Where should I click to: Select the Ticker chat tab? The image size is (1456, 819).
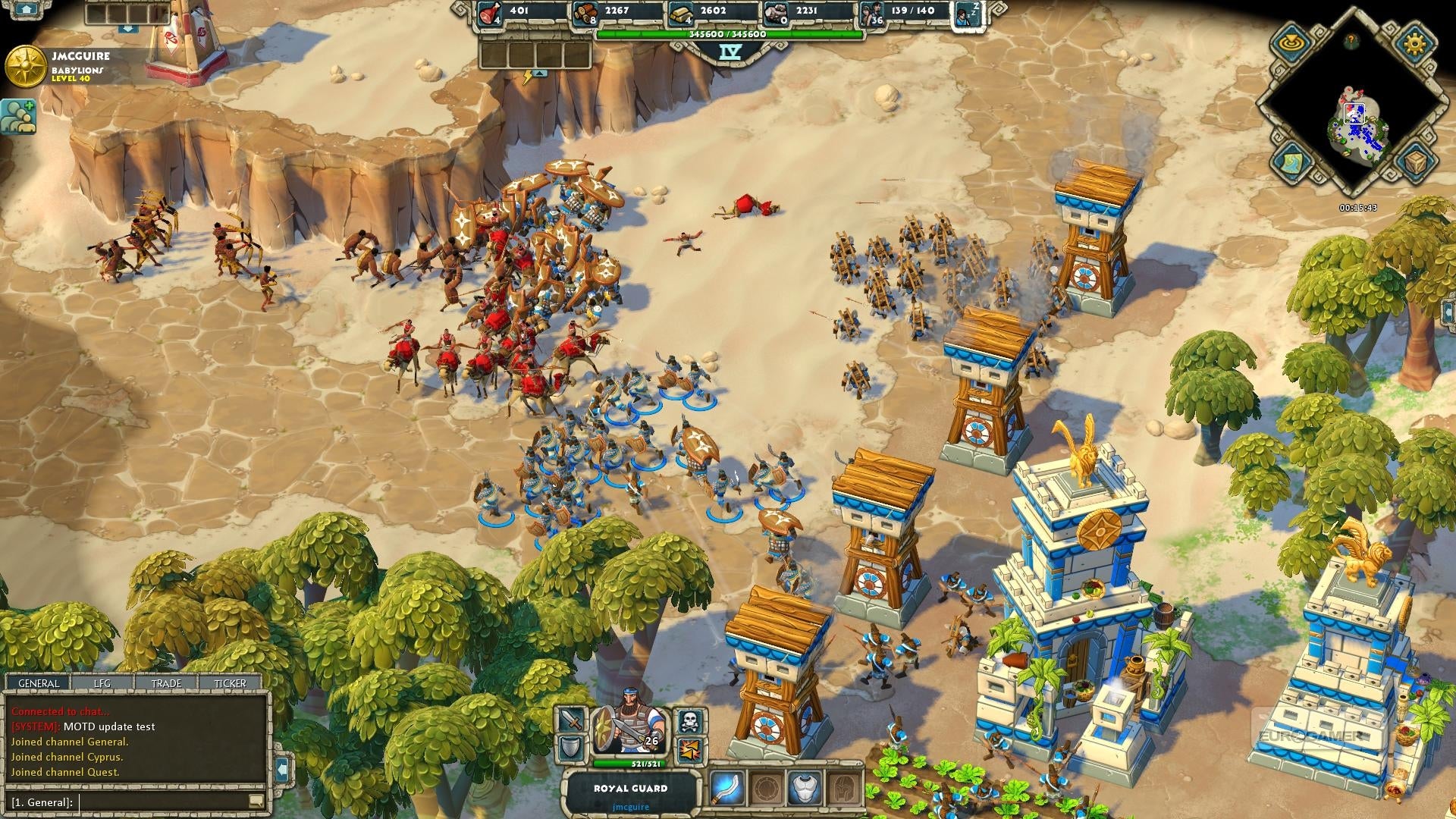tap(230, 683)
